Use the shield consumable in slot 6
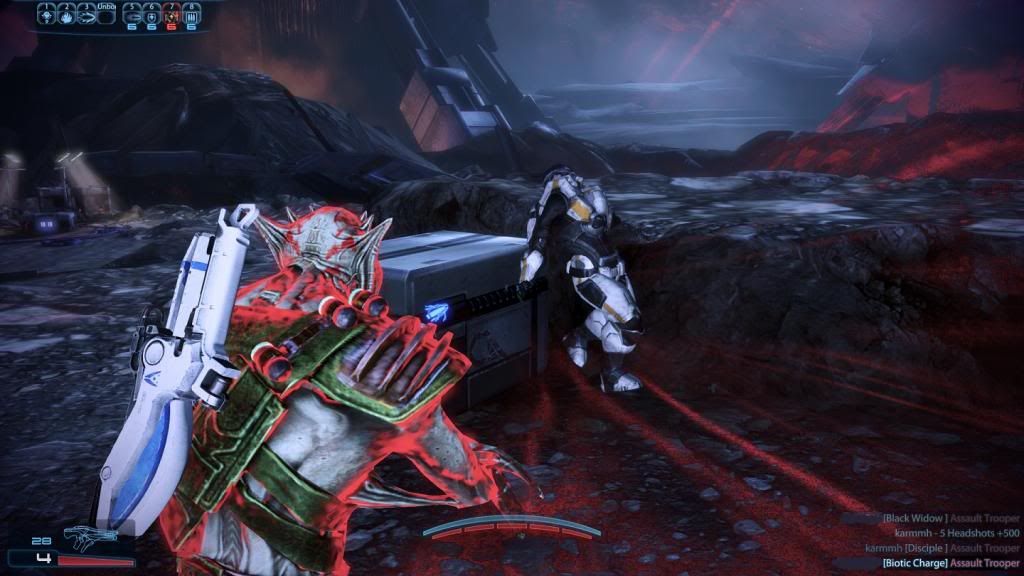Image resolution: width=1024 pixels, height=576 pixels. 150,15
